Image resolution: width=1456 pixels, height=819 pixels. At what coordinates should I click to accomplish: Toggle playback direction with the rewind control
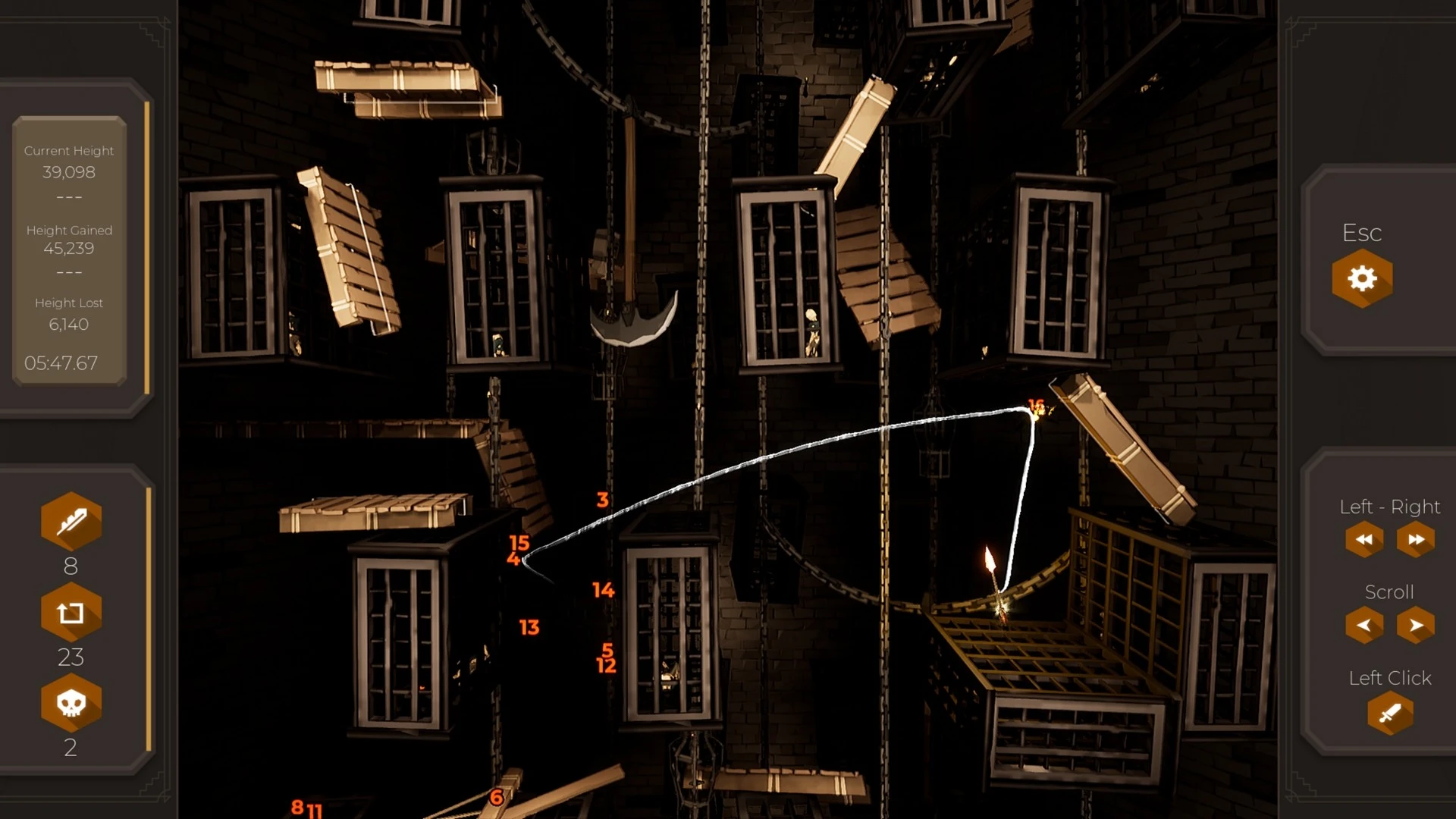click(1363, 538)
